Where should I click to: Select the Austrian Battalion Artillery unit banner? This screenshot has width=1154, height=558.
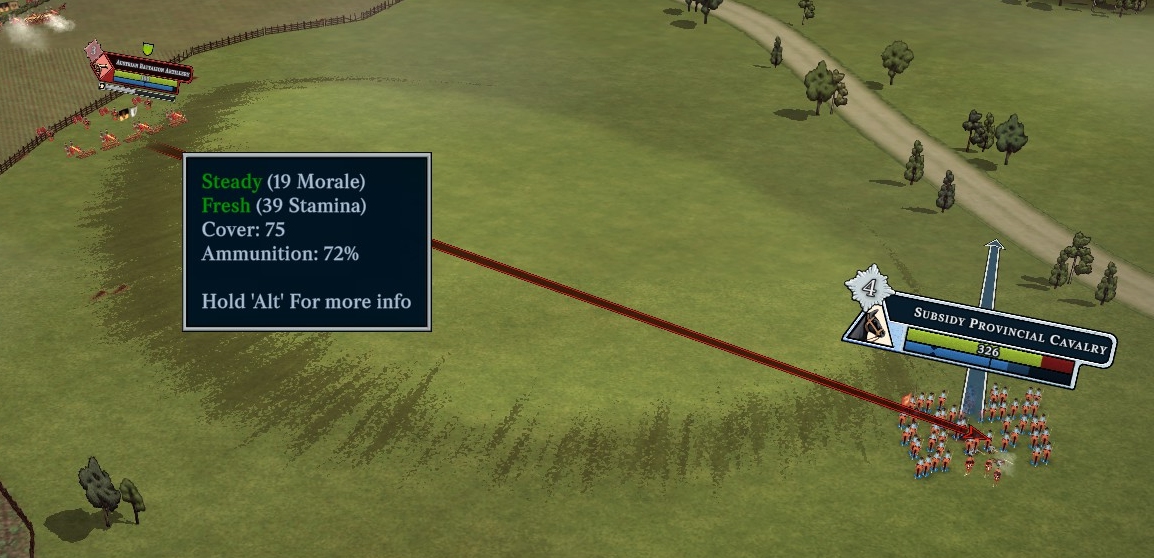[x=145, y=67]
